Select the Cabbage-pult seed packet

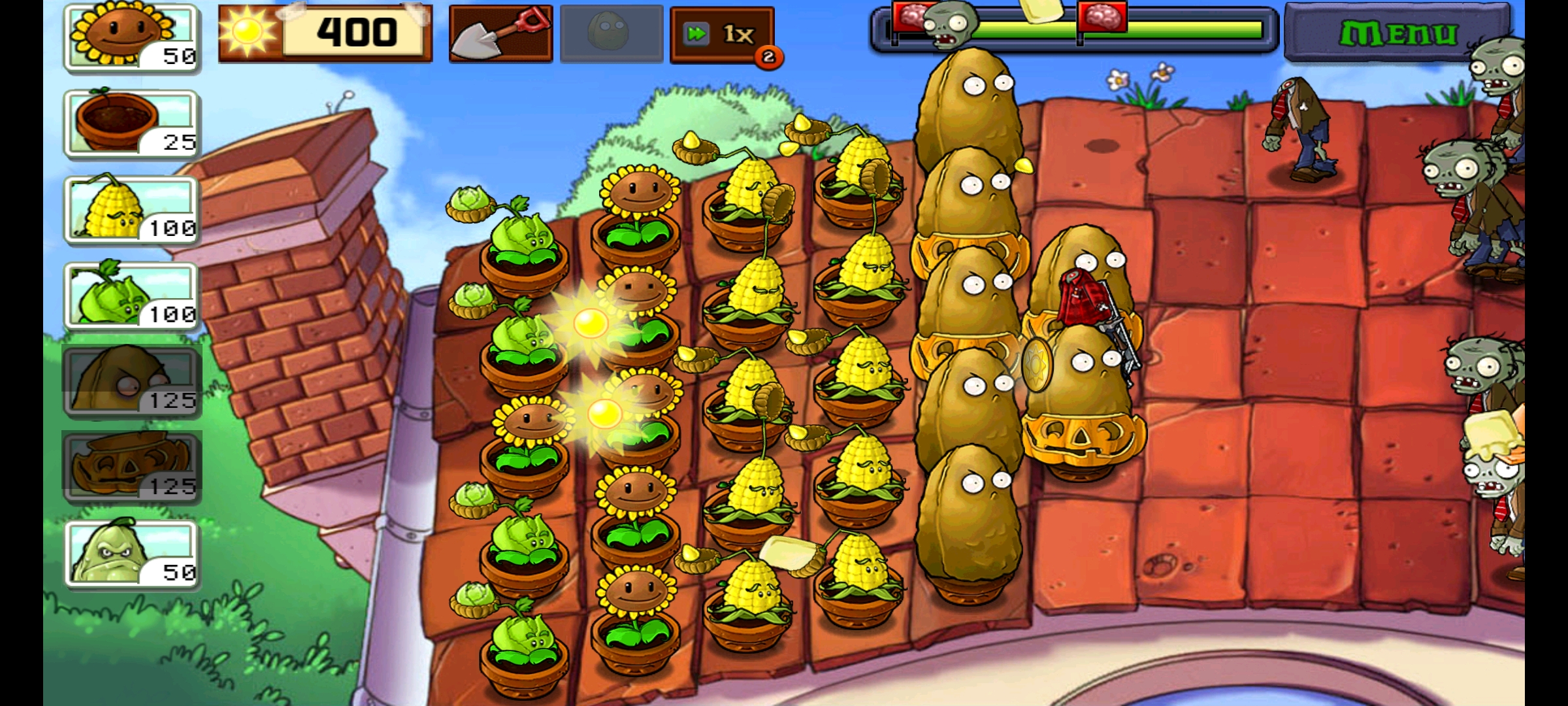pyautogui.click(x=132, y=296)
